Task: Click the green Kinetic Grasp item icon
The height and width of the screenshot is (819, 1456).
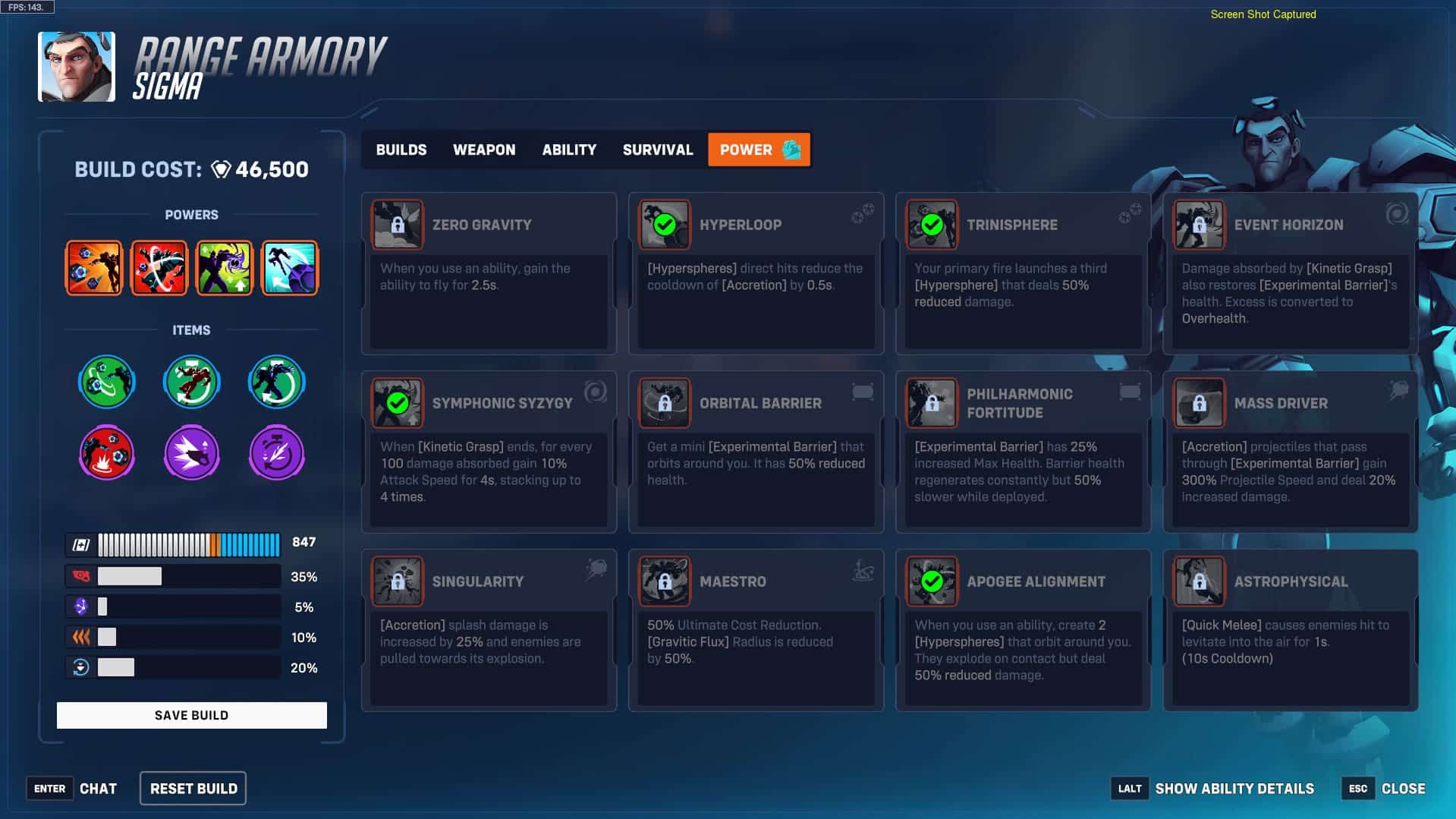Action: click(107, 382)
